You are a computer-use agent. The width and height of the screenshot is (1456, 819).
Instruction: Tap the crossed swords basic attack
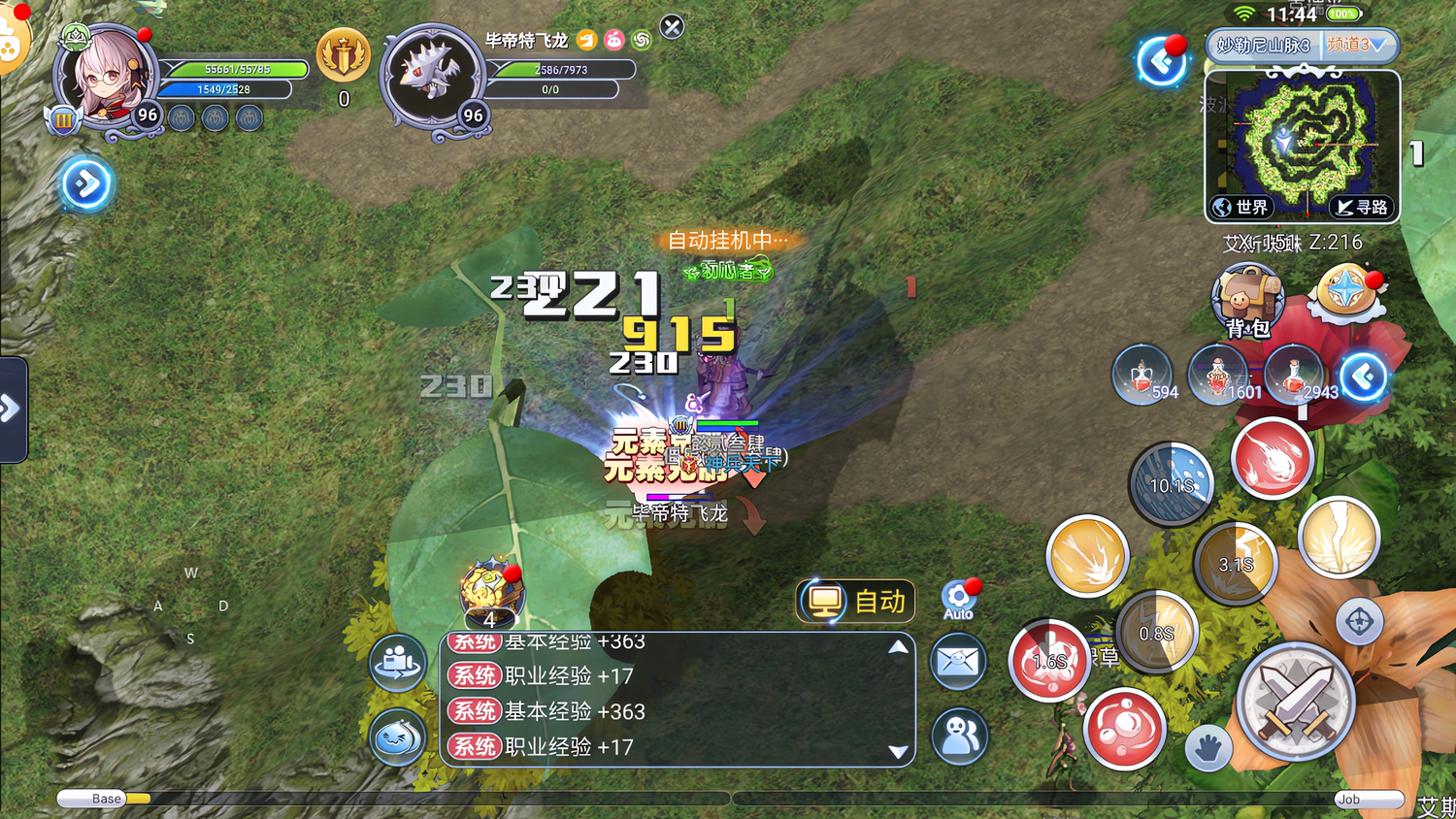click(x=1295, y=701)
